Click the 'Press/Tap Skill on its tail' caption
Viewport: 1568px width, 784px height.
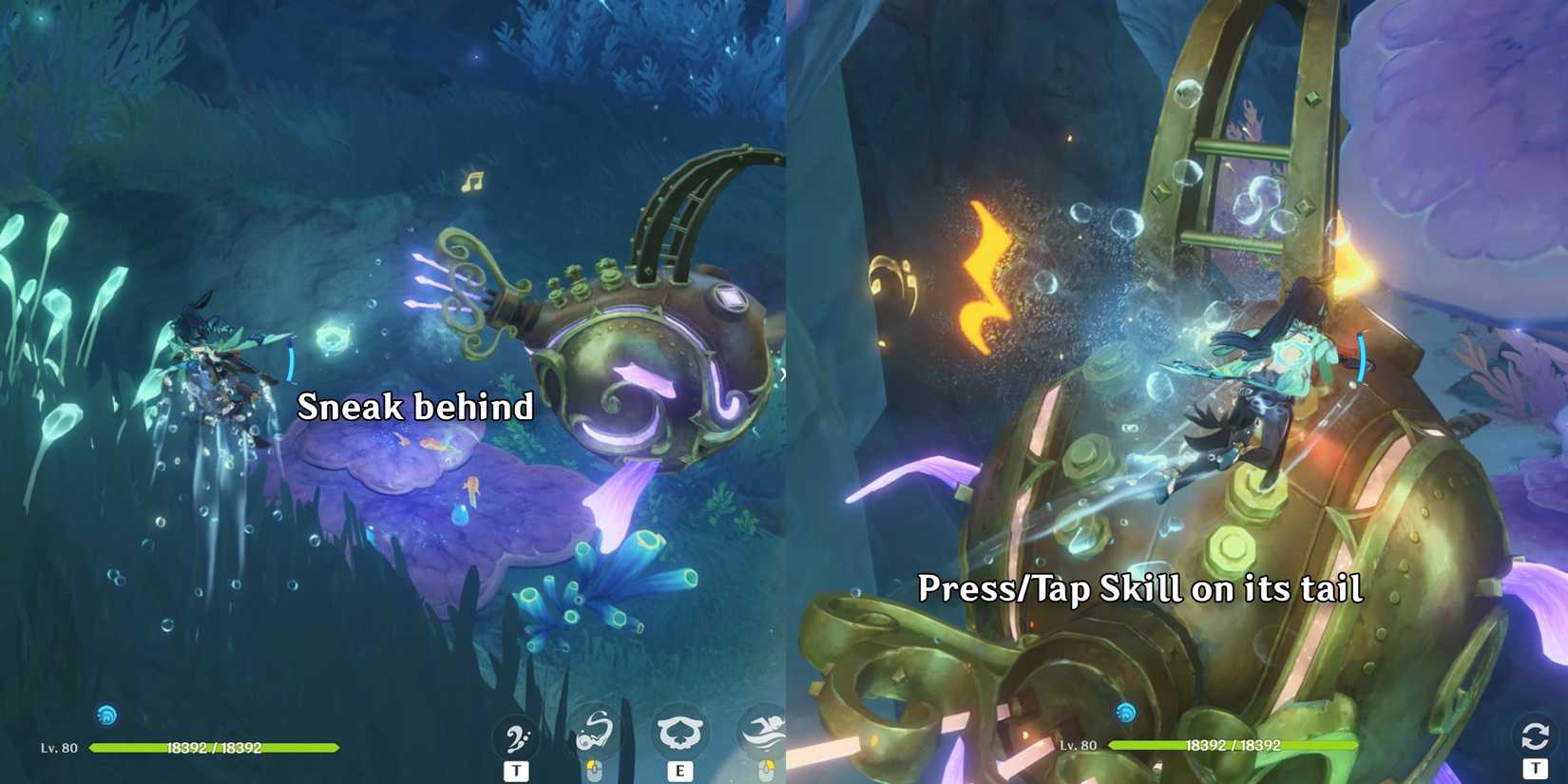(1140, 589)
